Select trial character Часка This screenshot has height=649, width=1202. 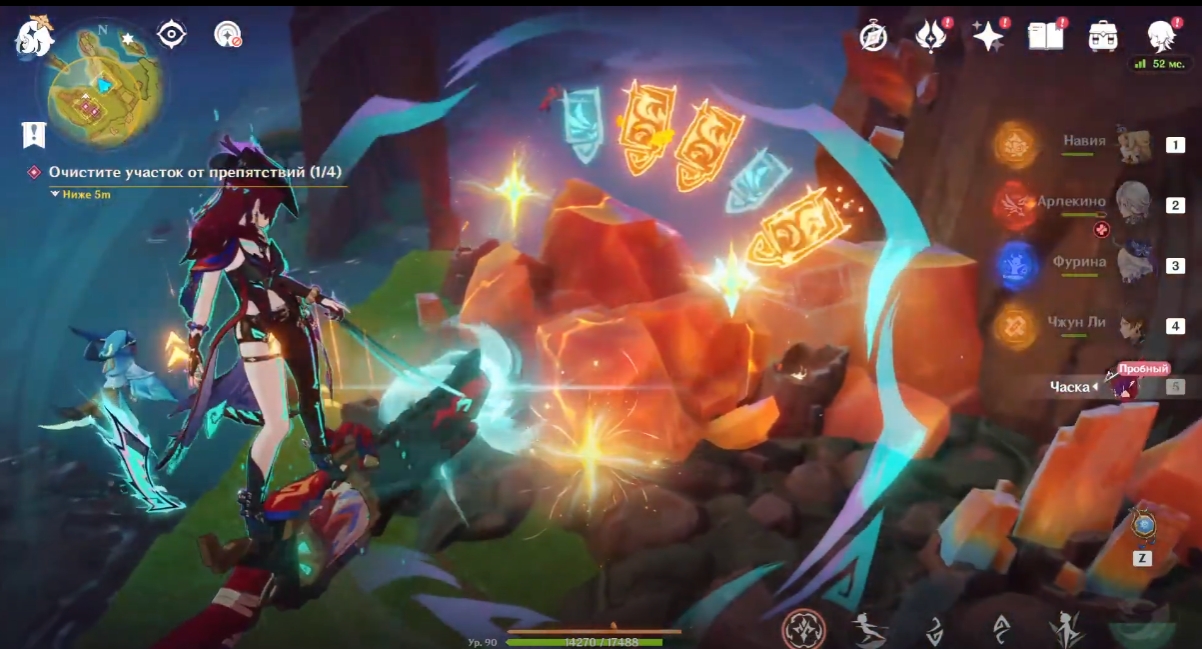coord(1128,386)
